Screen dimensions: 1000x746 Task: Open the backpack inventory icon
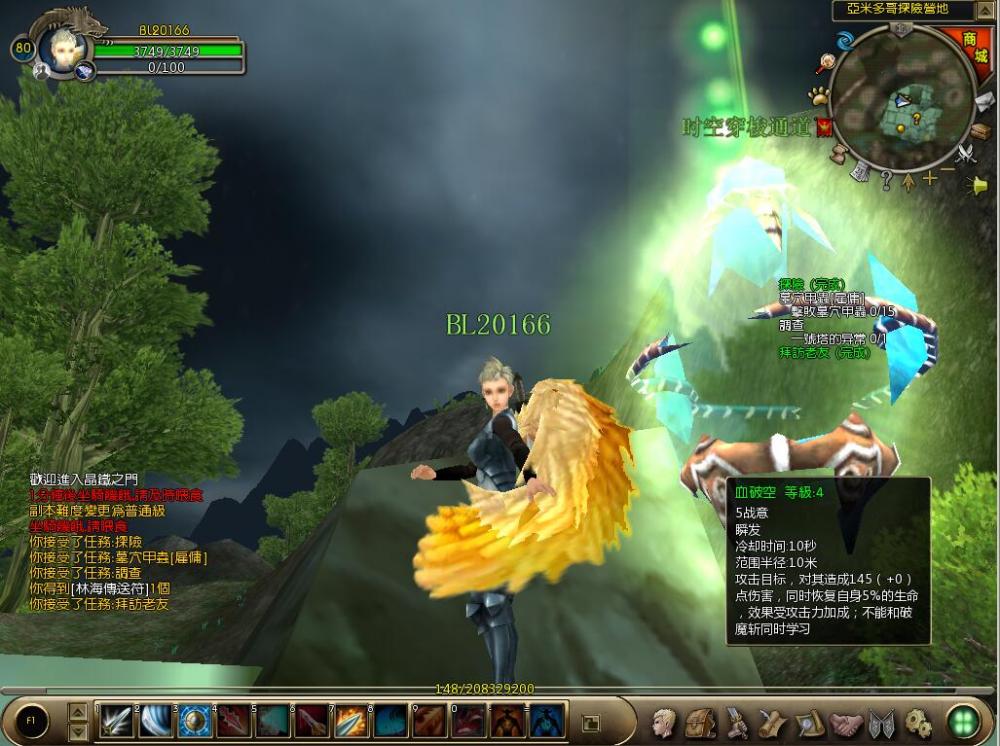click(x=700, y=721)
